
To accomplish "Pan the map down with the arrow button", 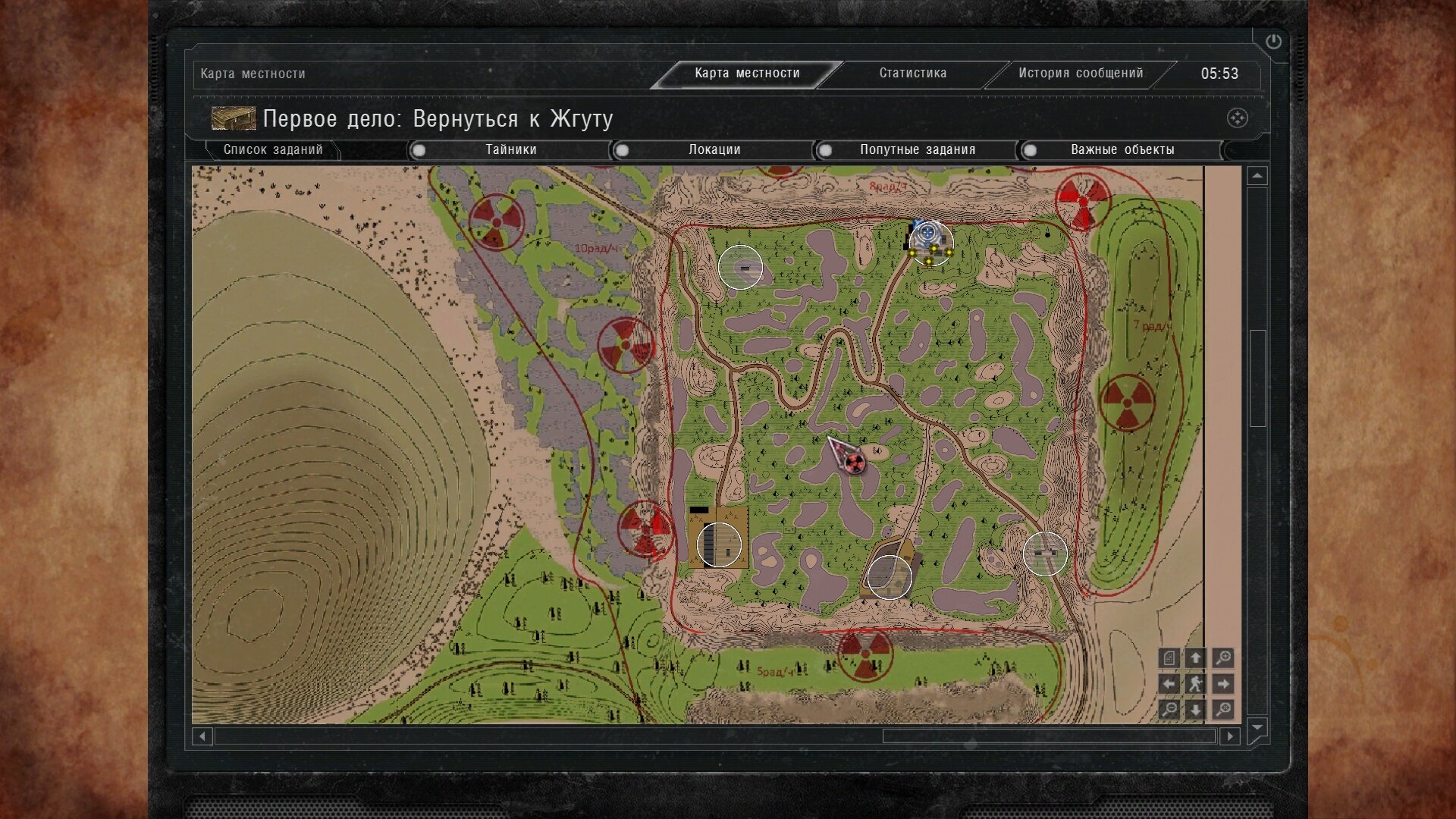I will tap(1195, 710).
